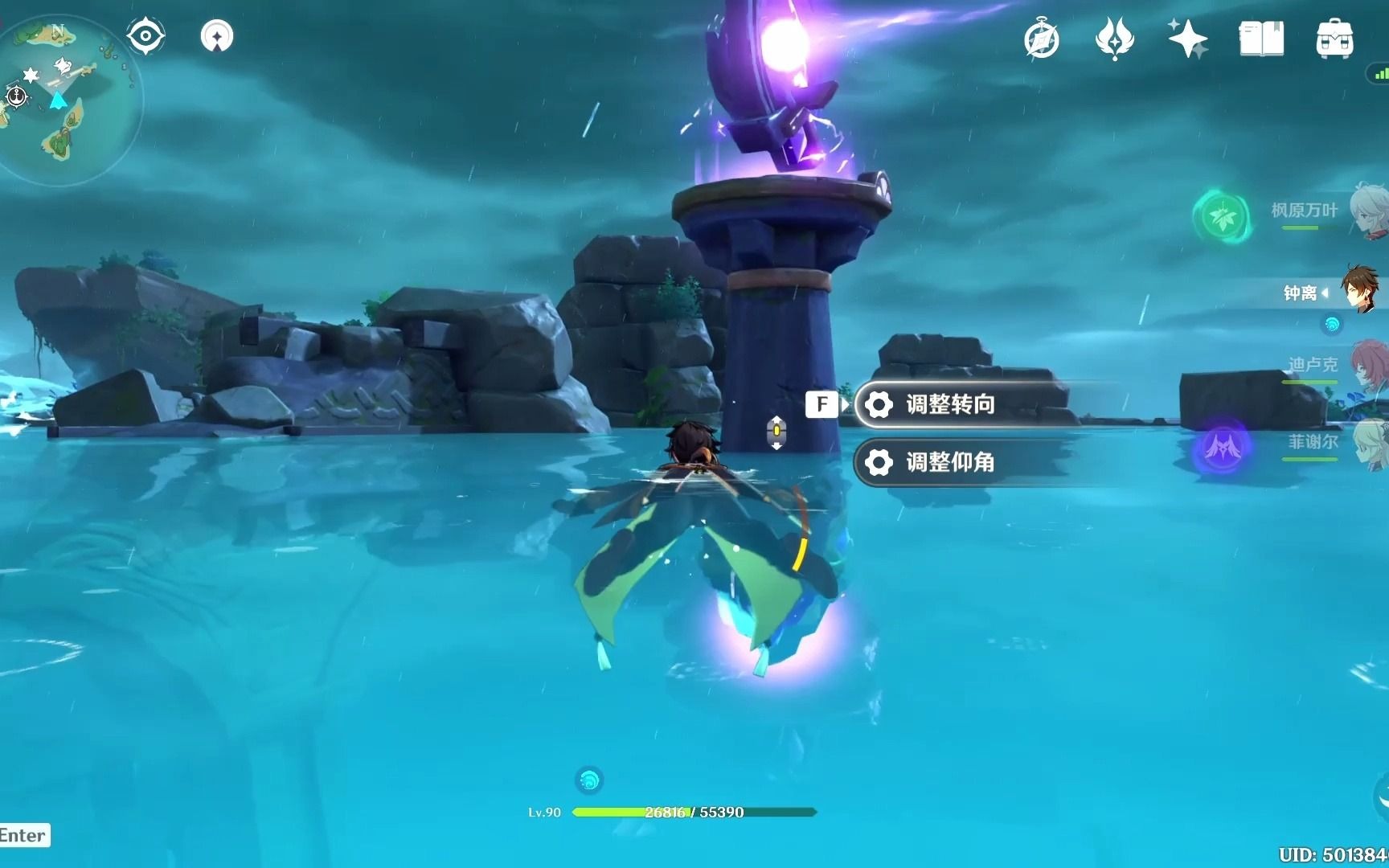Open the four-pointed star wish menu
This screenshot has width=1389, height=868.
point(1187,39)
